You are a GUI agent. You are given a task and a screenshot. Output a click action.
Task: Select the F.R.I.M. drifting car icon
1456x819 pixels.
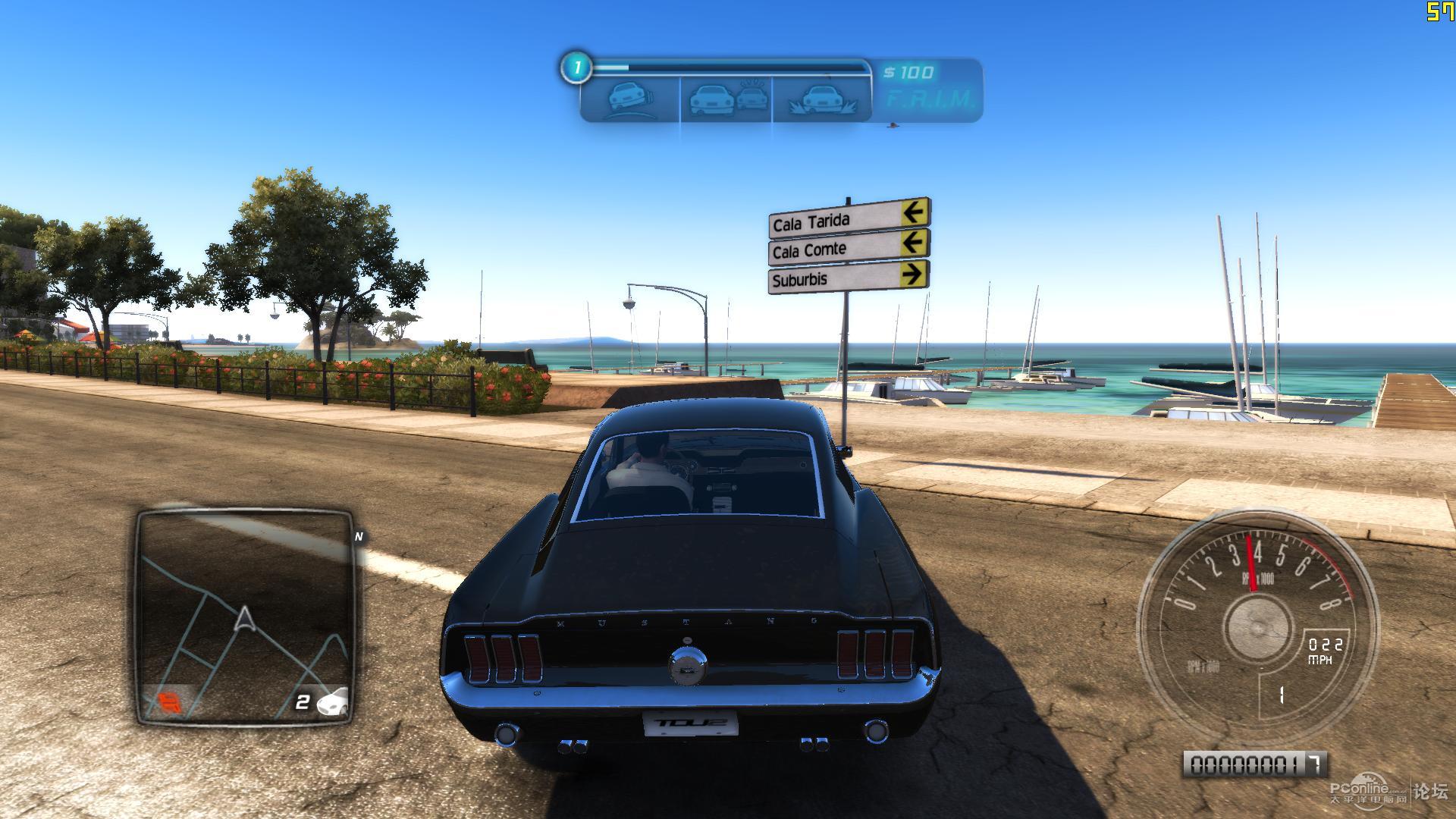(629, 99)
